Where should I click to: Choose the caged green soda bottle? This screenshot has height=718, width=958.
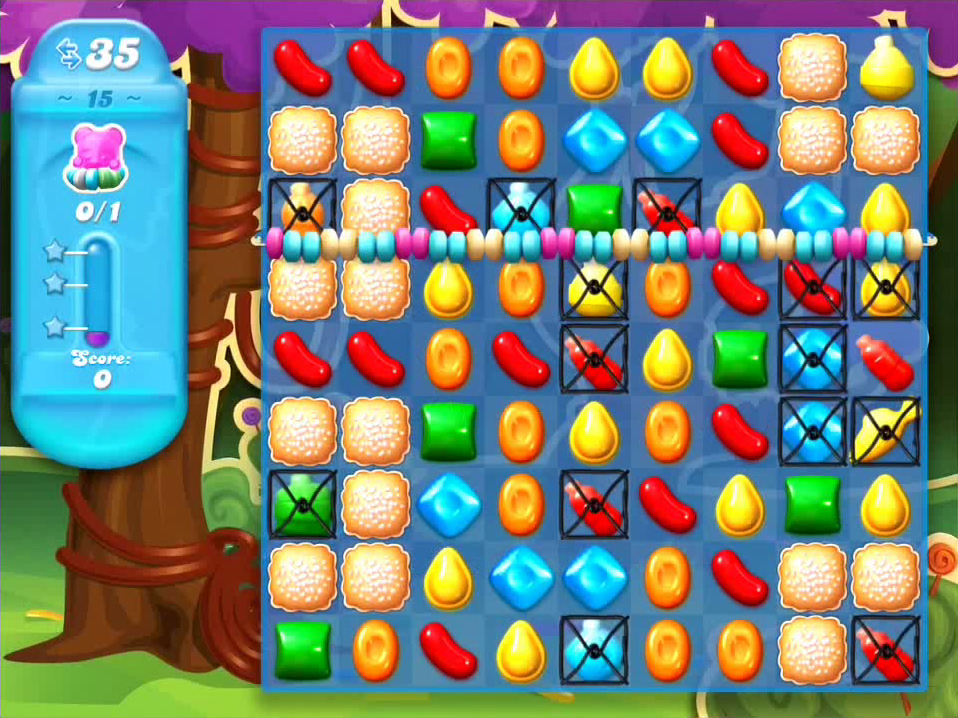tap(302, 504)
